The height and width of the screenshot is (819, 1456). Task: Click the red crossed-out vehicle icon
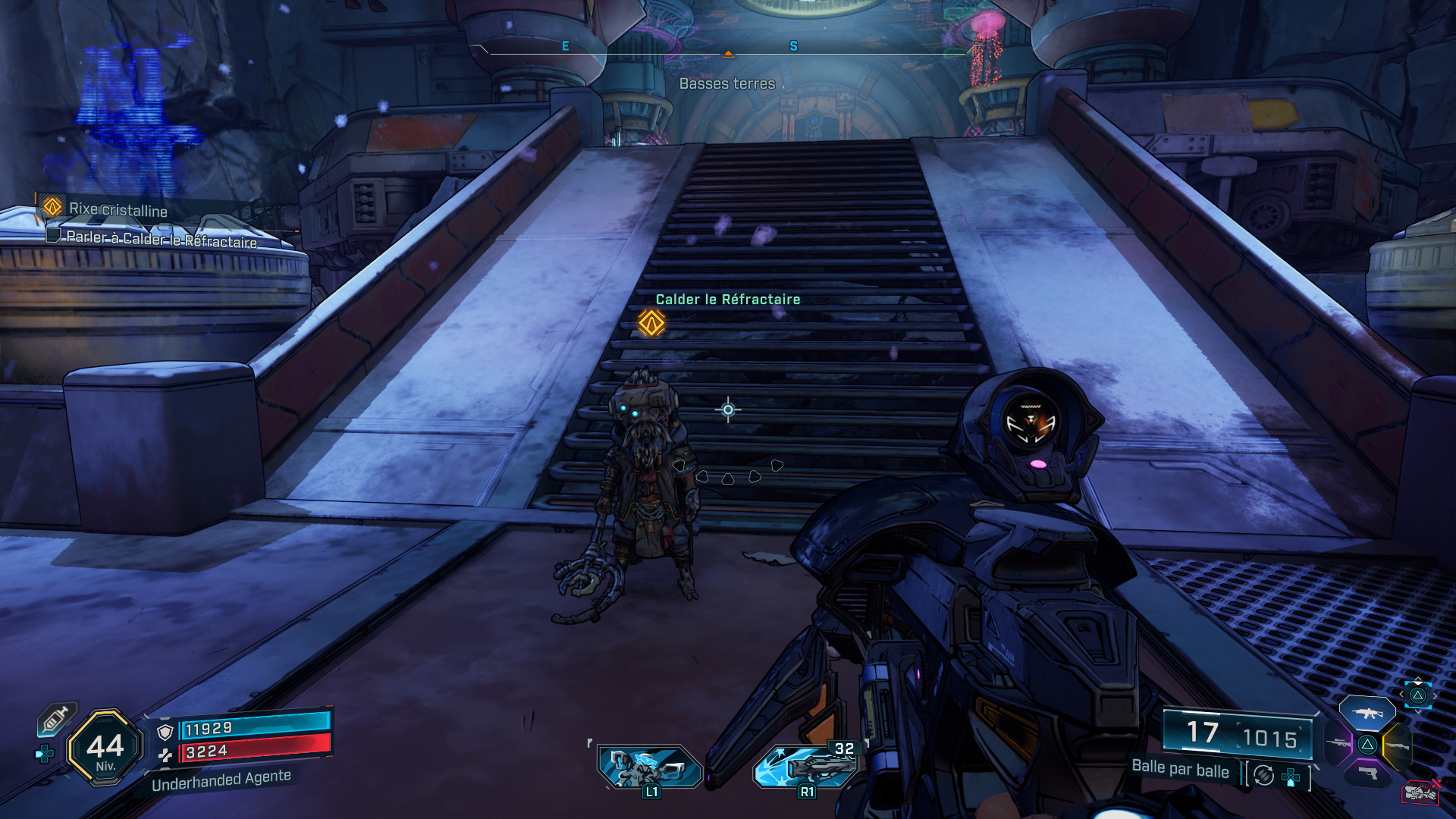(x=1420, y=792)
